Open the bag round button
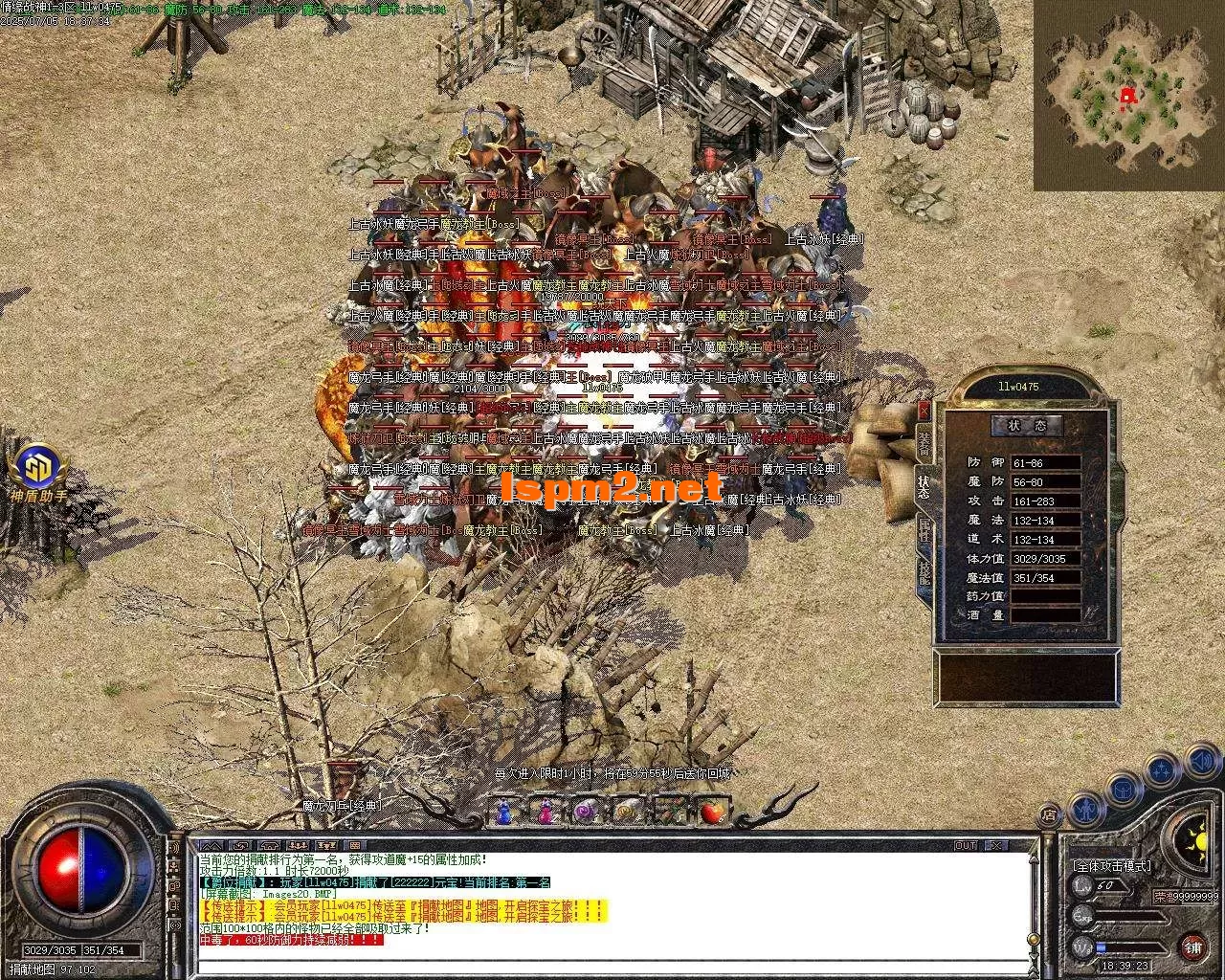Image resolution: width=1225 pixels, height=980 pixels. [1122, 790]
